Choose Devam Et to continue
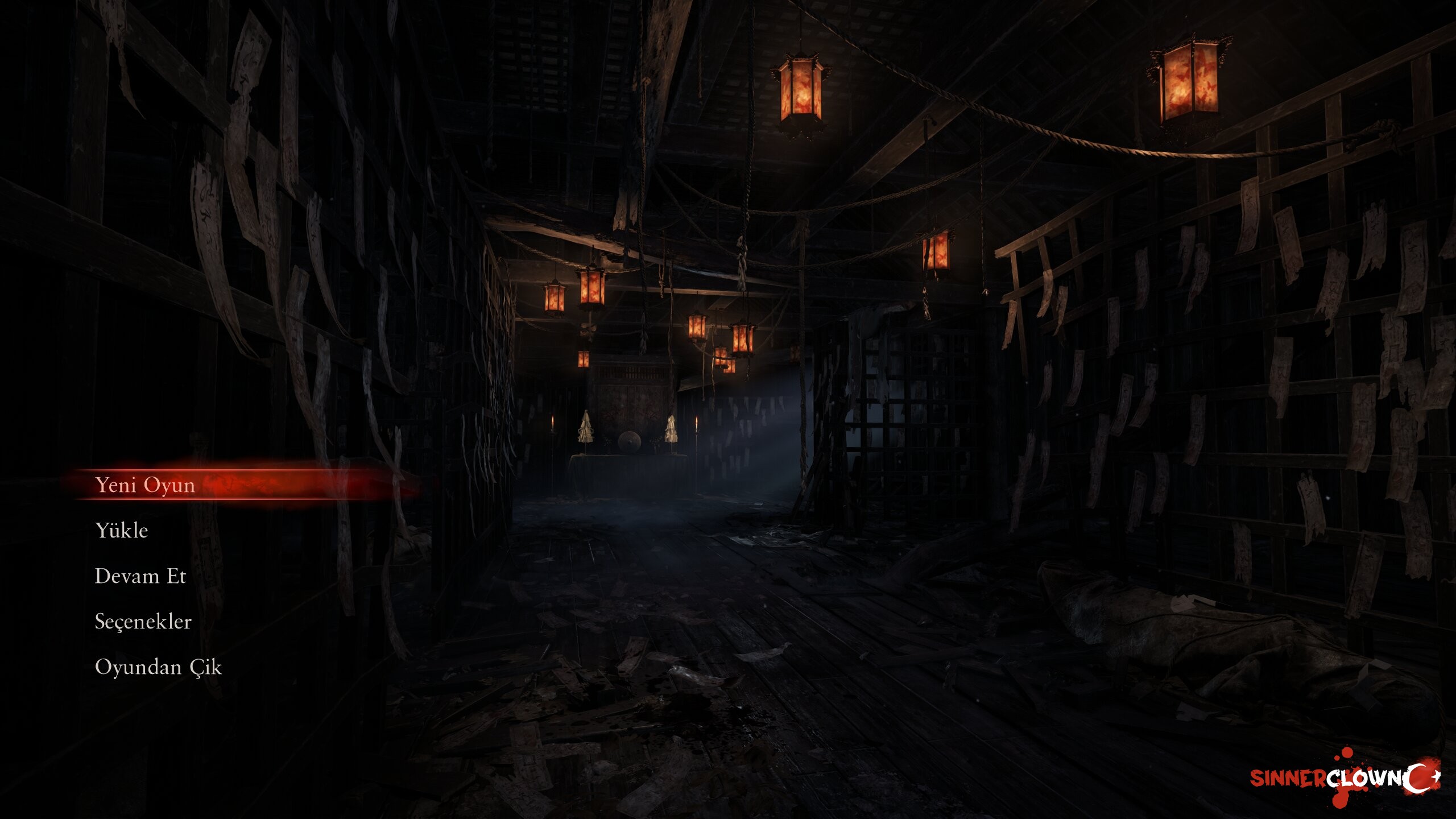This screenshot has height=819, width=1456. pos(140,576)
